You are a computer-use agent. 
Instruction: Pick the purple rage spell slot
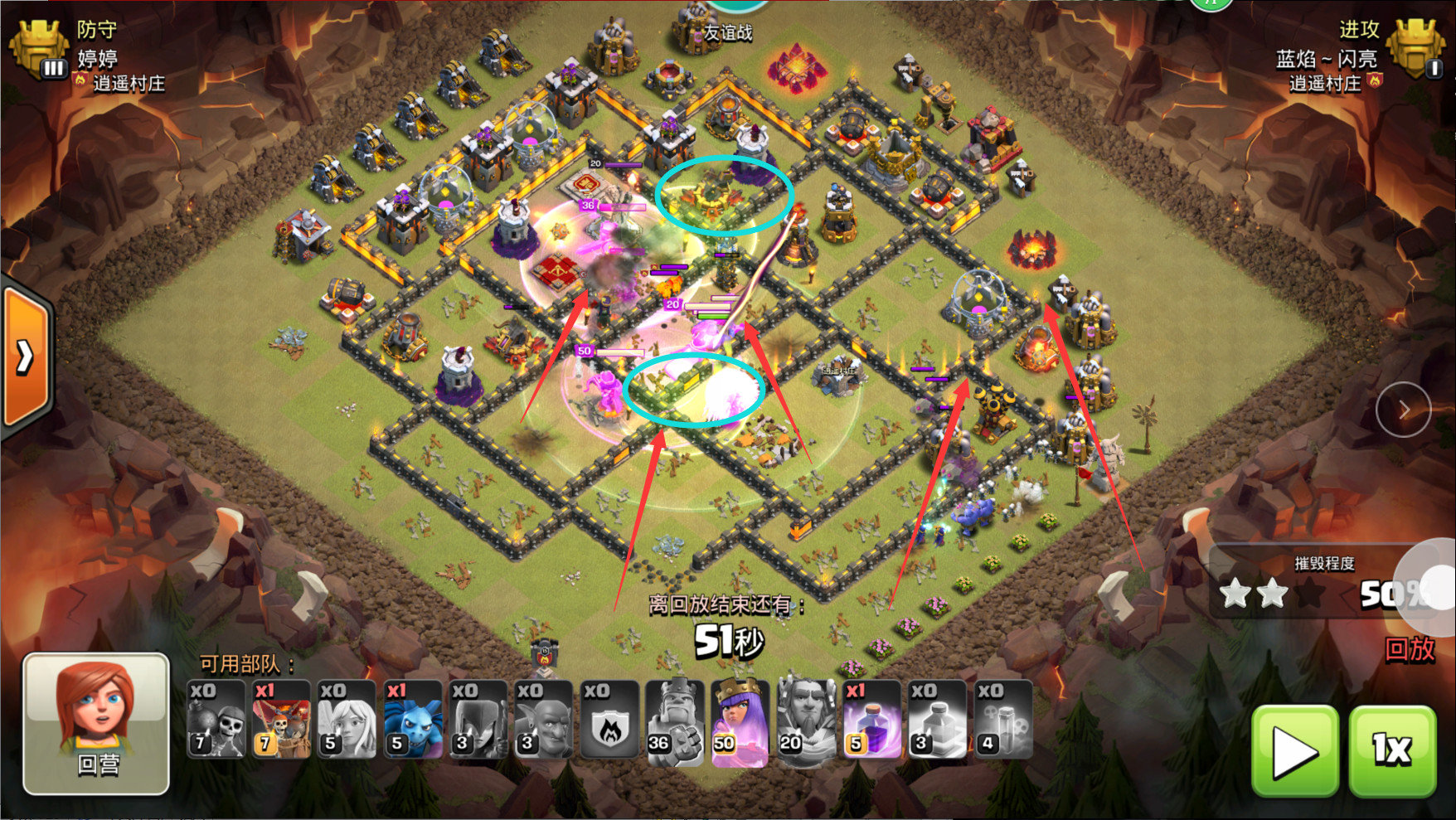[871, 720]
